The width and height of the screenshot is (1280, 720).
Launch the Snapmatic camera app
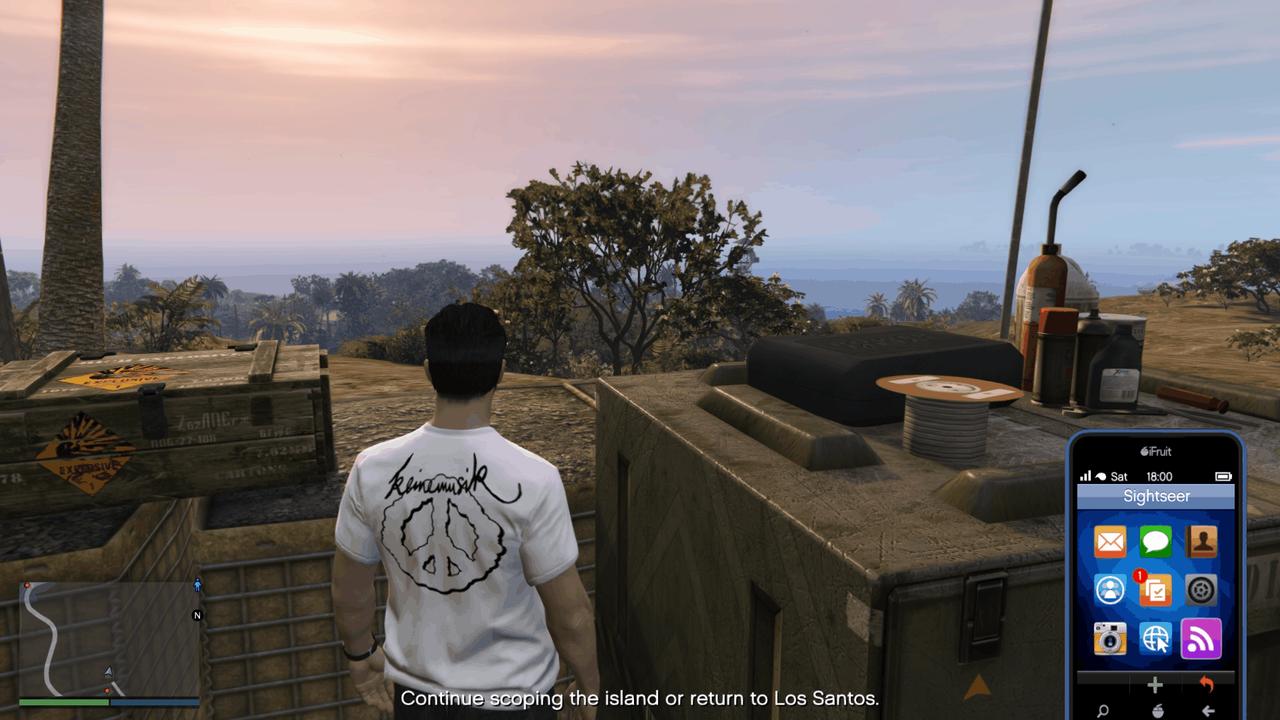click(1110, 637)
